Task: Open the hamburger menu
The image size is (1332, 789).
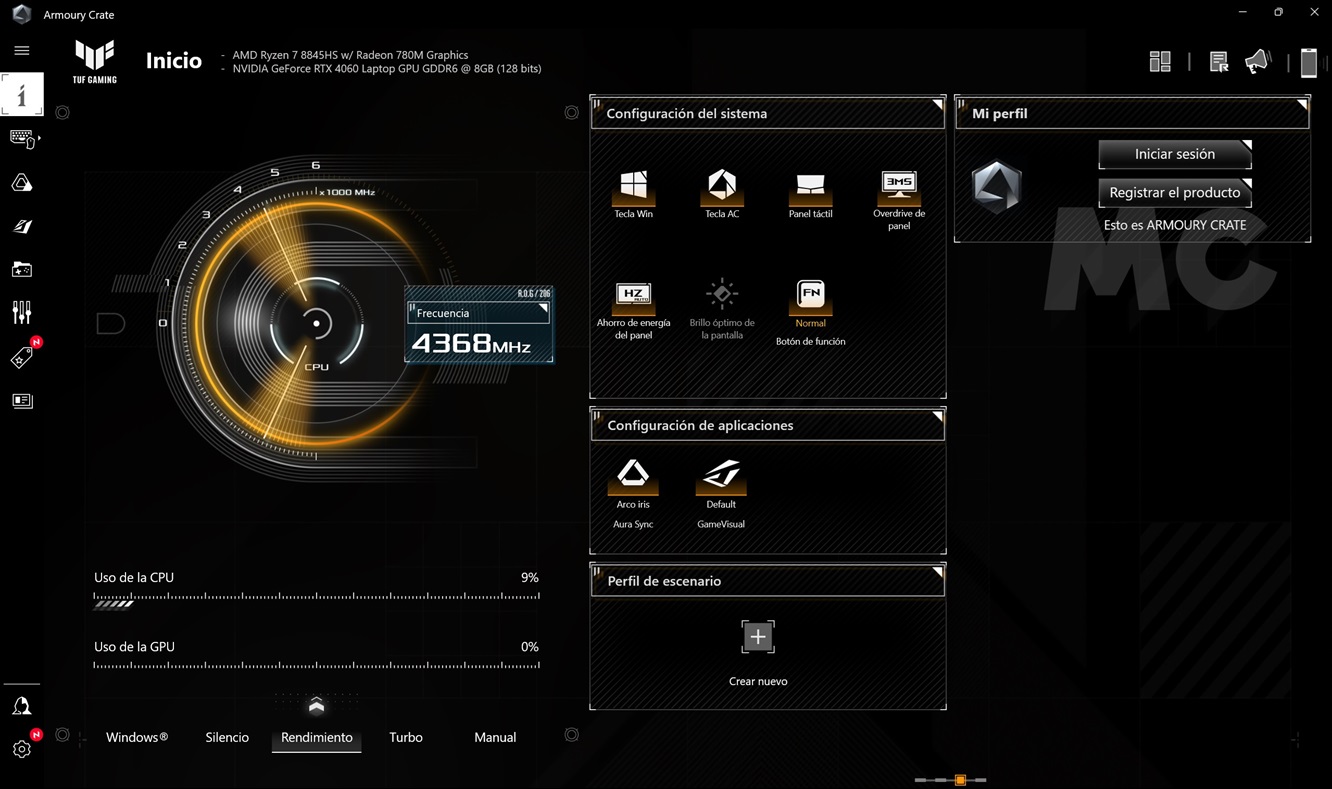Action: tap(22, 50)
